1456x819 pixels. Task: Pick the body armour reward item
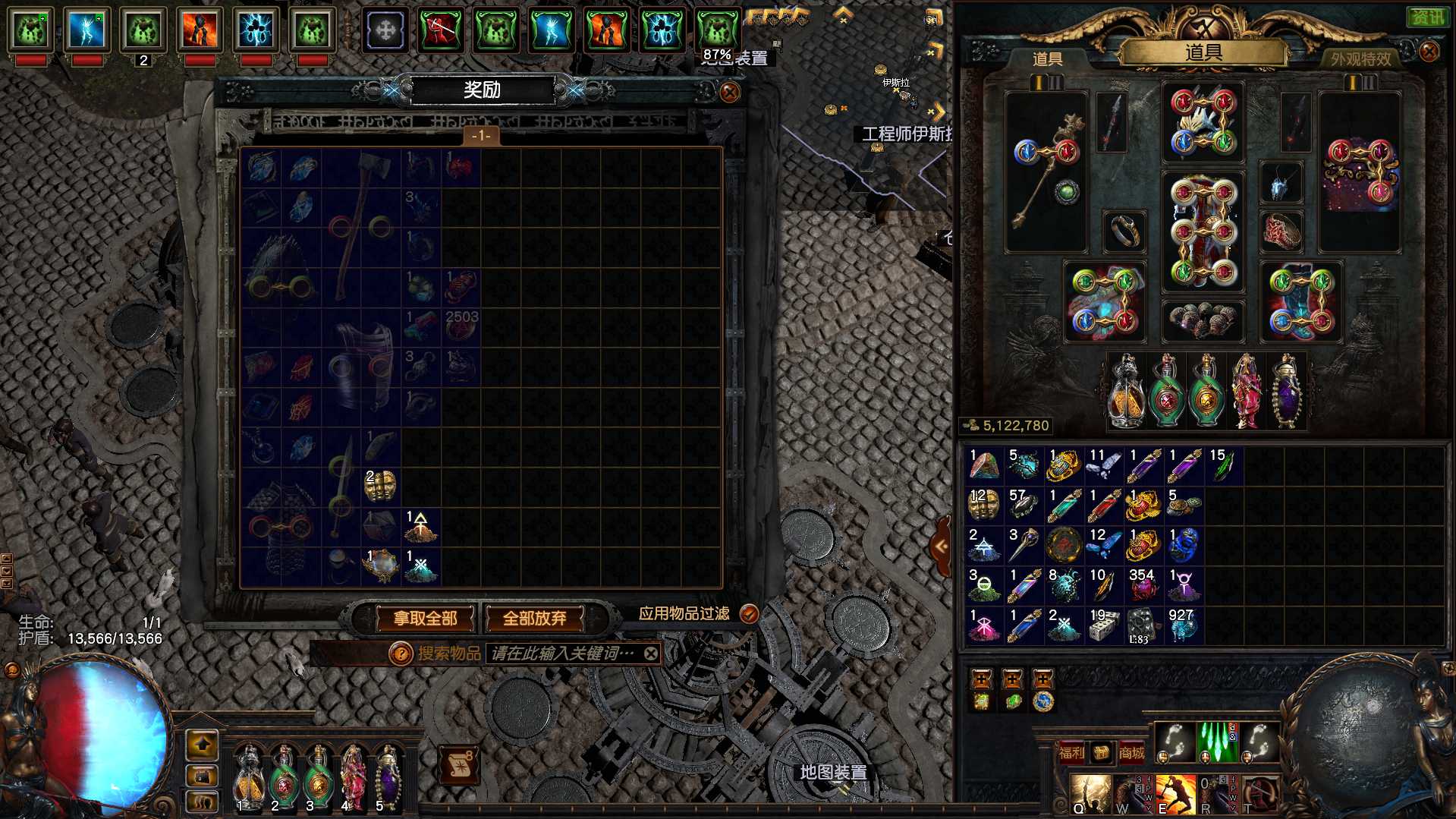[x=361, y=364]
